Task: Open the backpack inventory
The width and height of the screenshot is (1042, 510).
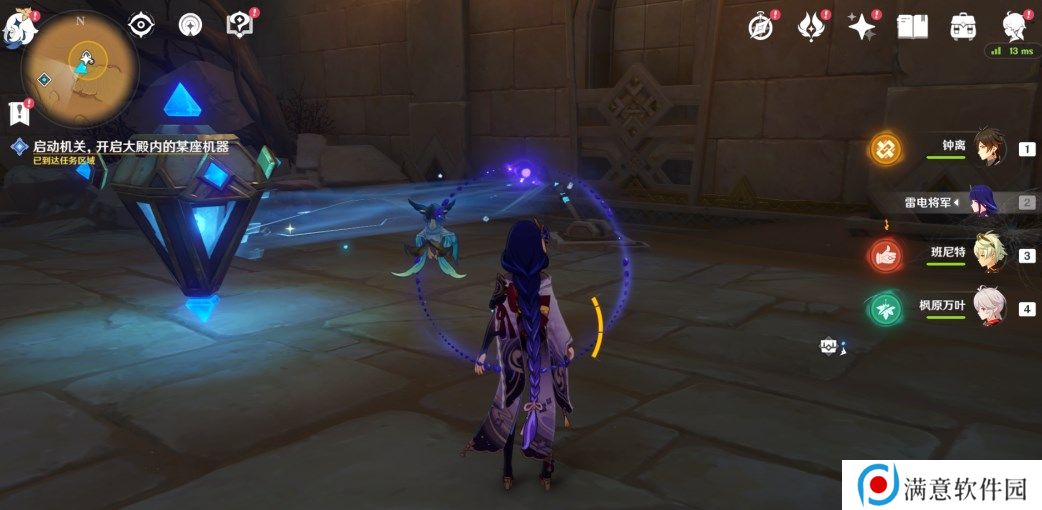Action: [x=963, y=27]
